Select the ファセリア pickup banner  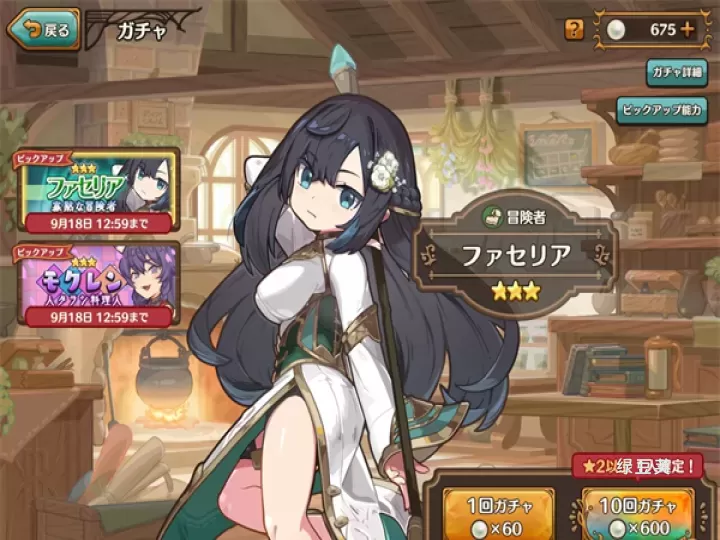[96, 190]
